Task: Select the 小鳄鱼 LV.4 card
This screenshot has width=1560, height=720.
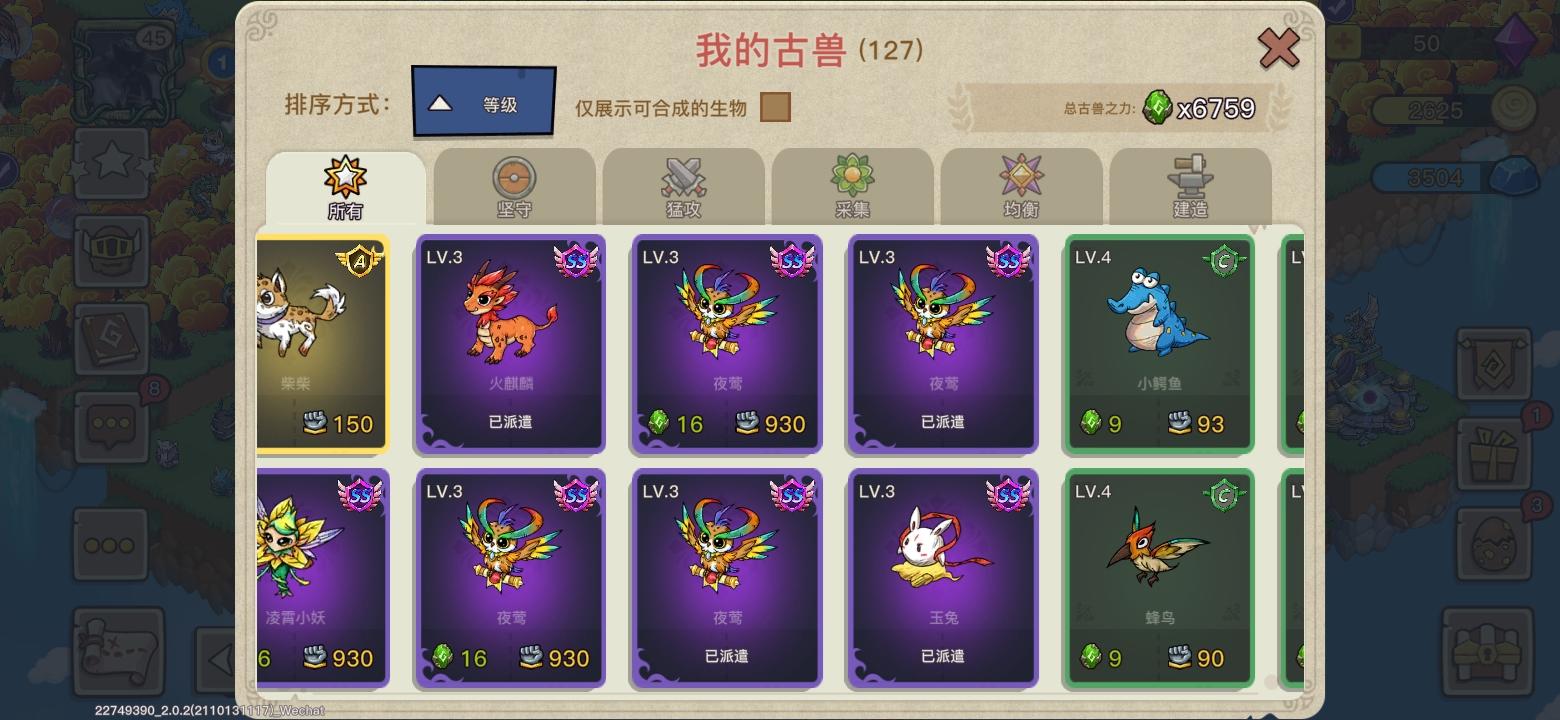Action: pos(1157,343)
